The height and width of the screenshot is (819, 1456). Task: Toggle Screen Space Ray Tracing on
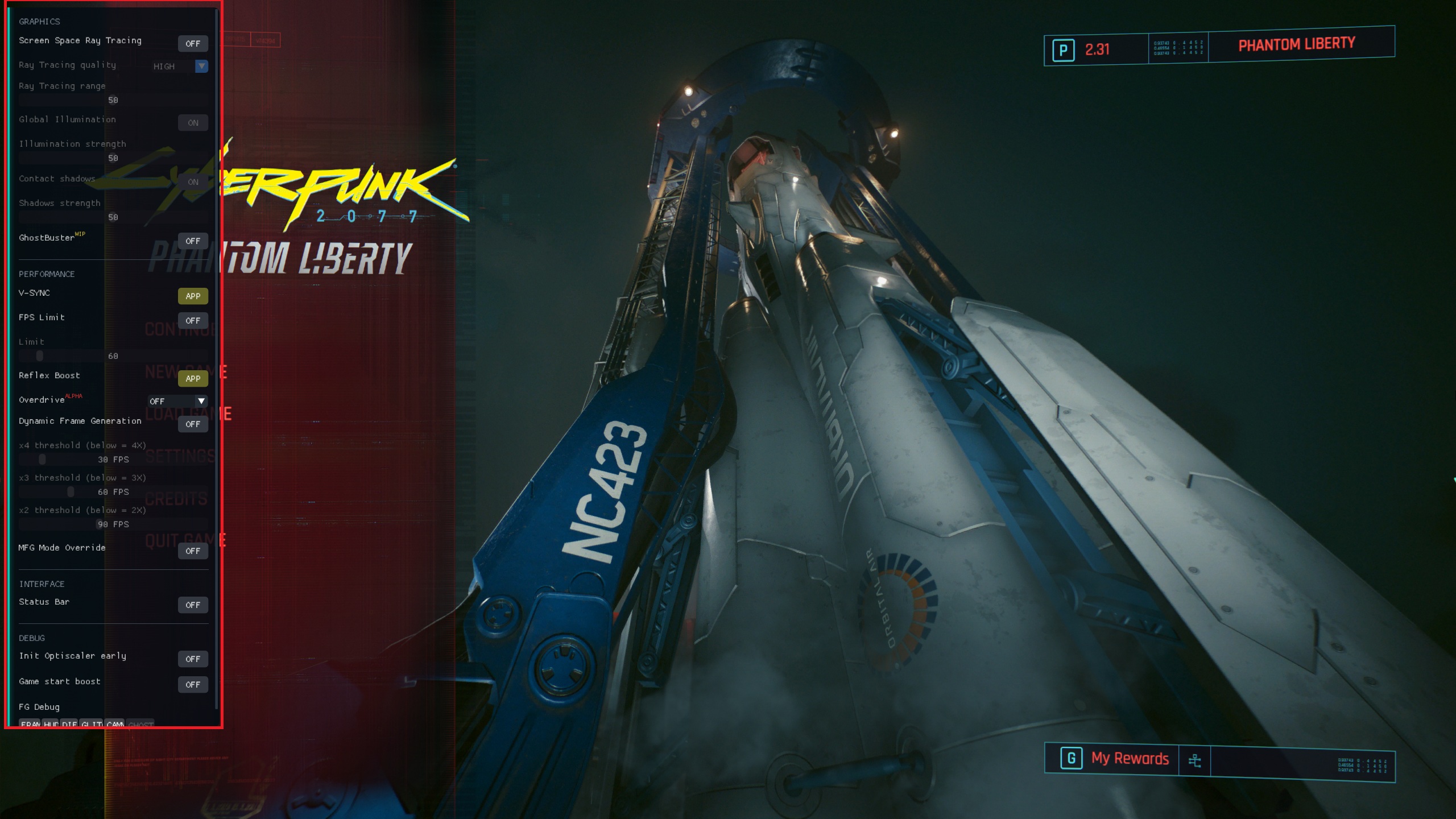tap(193, 43)
